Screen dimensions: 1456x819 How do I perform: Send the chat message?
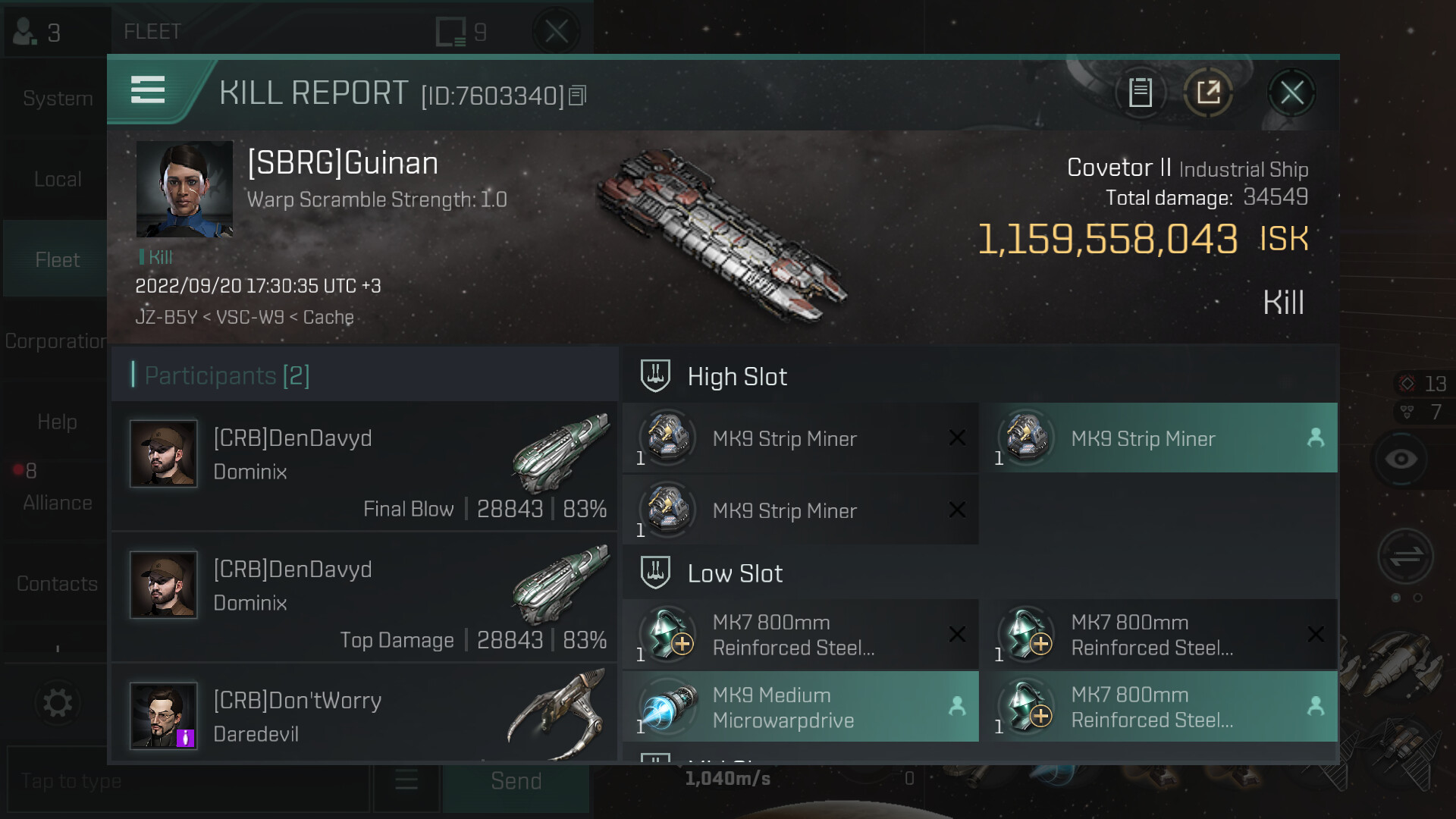516,781
